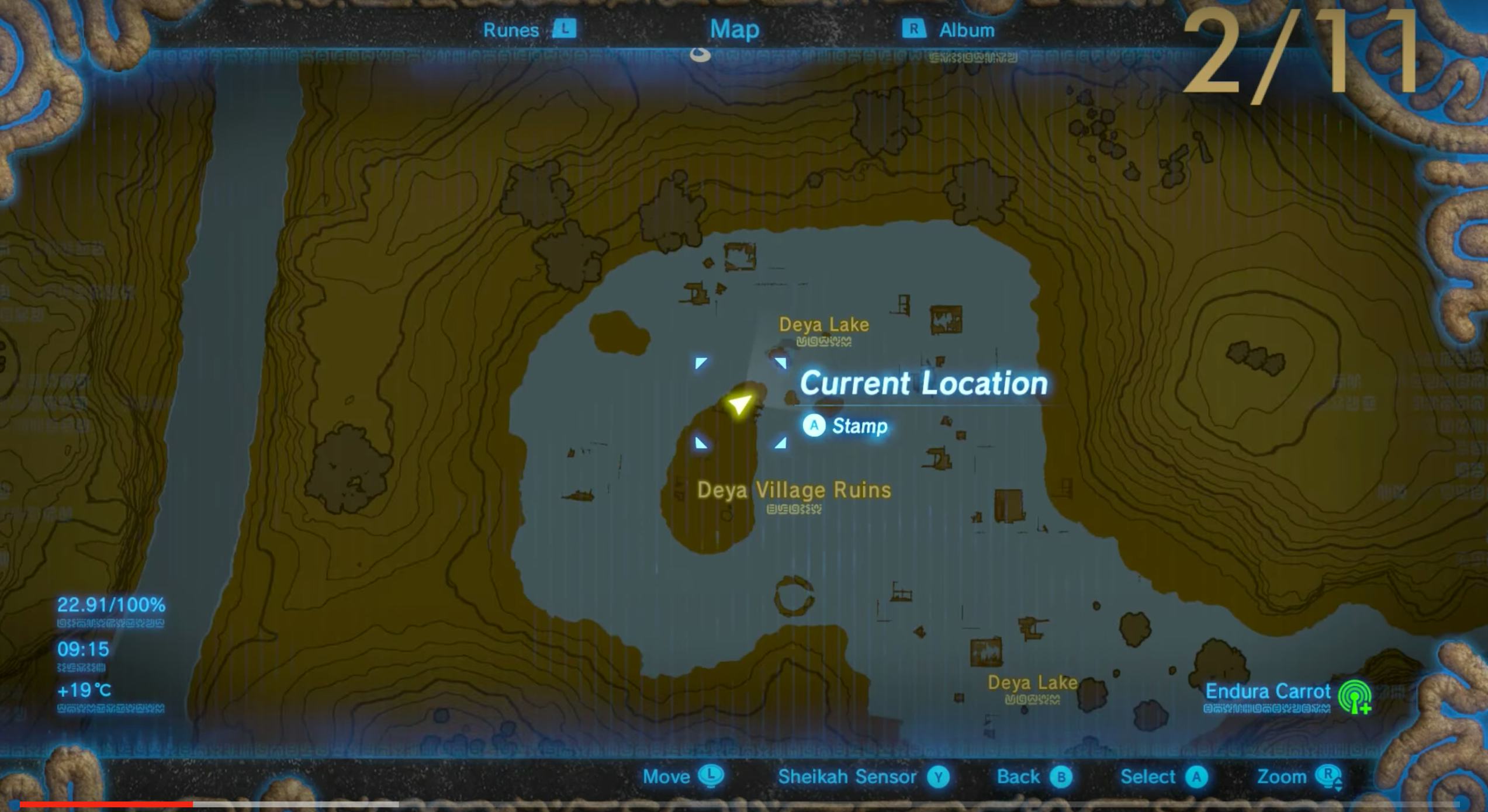Click the Move L-stick icon

[x=710, y=776]
